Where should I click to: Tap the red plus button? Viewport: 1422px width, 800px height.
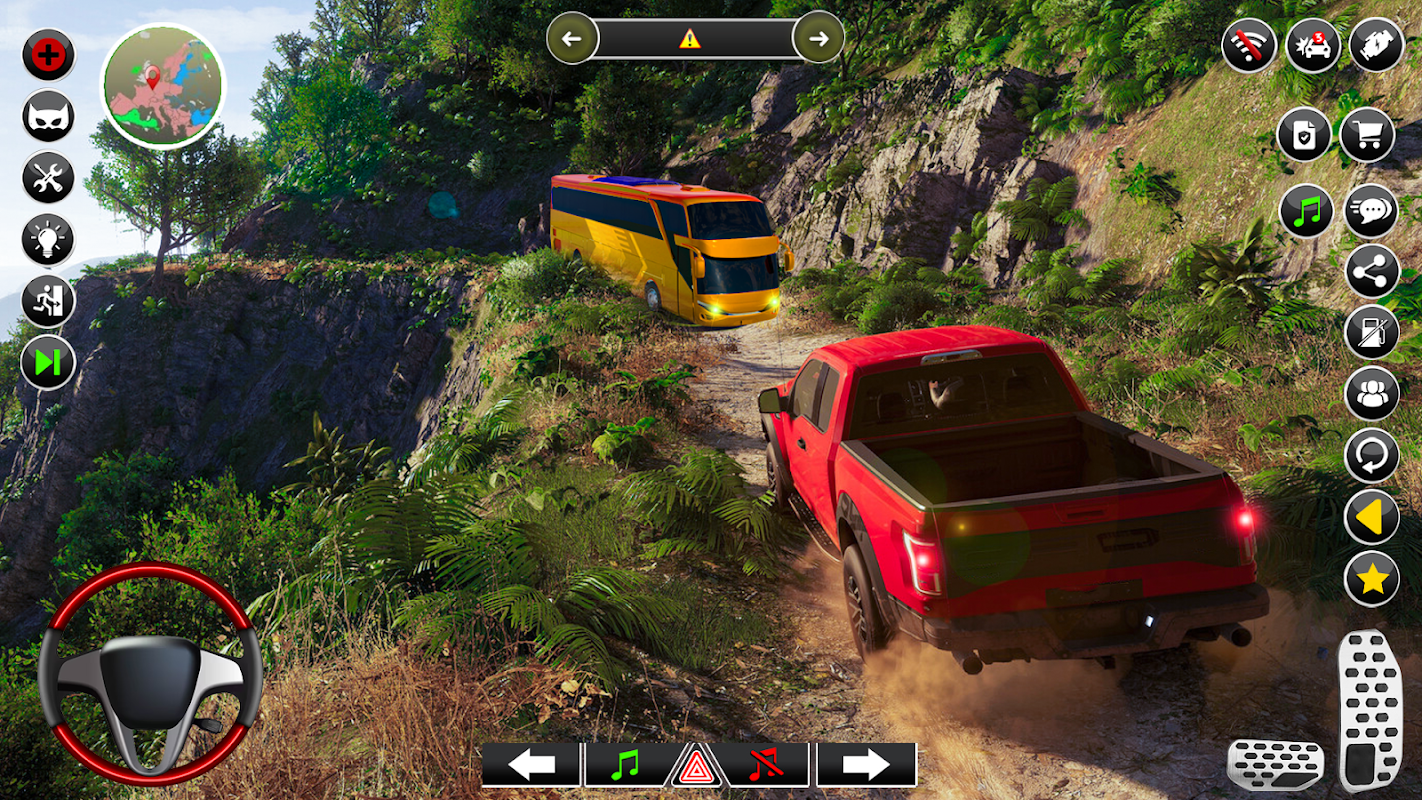(48, 54)
